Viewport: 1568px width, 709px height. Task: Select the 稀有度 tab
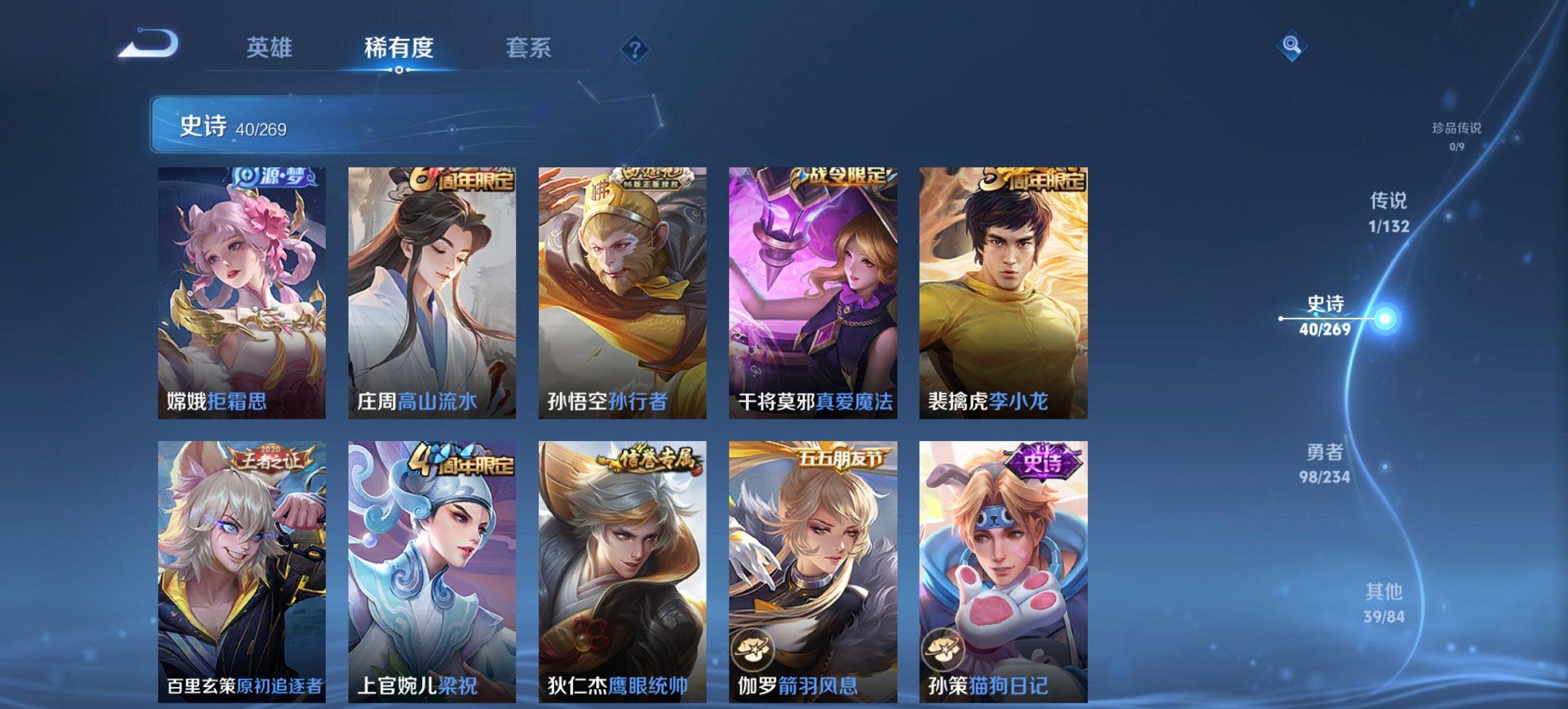(399, 48)
